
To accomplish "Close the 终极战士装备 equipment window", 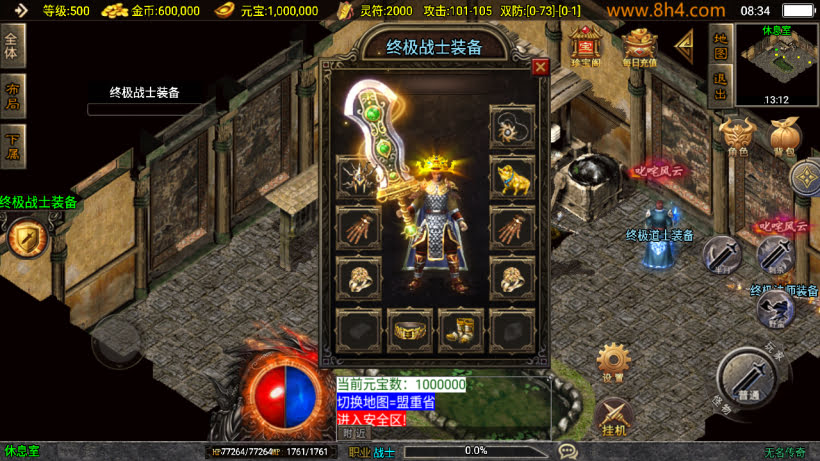I will tap(540, 67).
